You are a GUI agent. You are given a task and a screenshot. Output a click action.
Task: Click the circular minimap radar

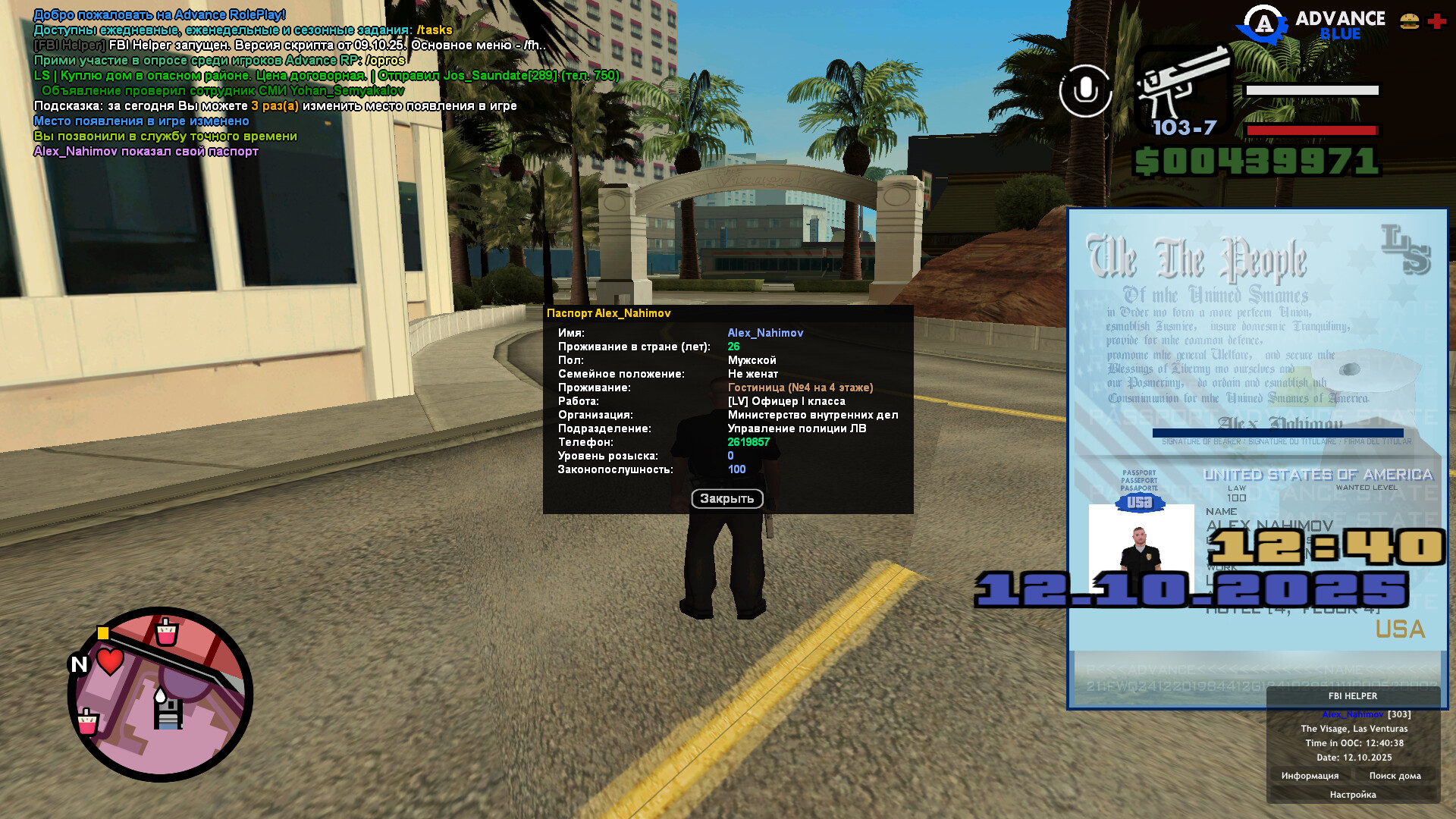click(x=160, y=694)
